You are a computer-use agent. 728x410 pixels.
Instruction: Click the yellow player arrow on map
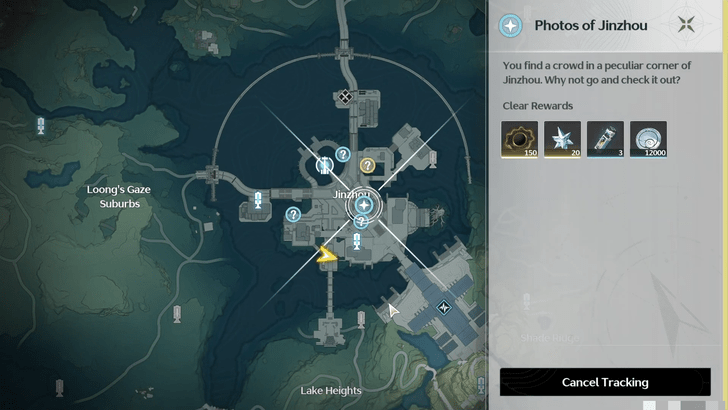327,256
